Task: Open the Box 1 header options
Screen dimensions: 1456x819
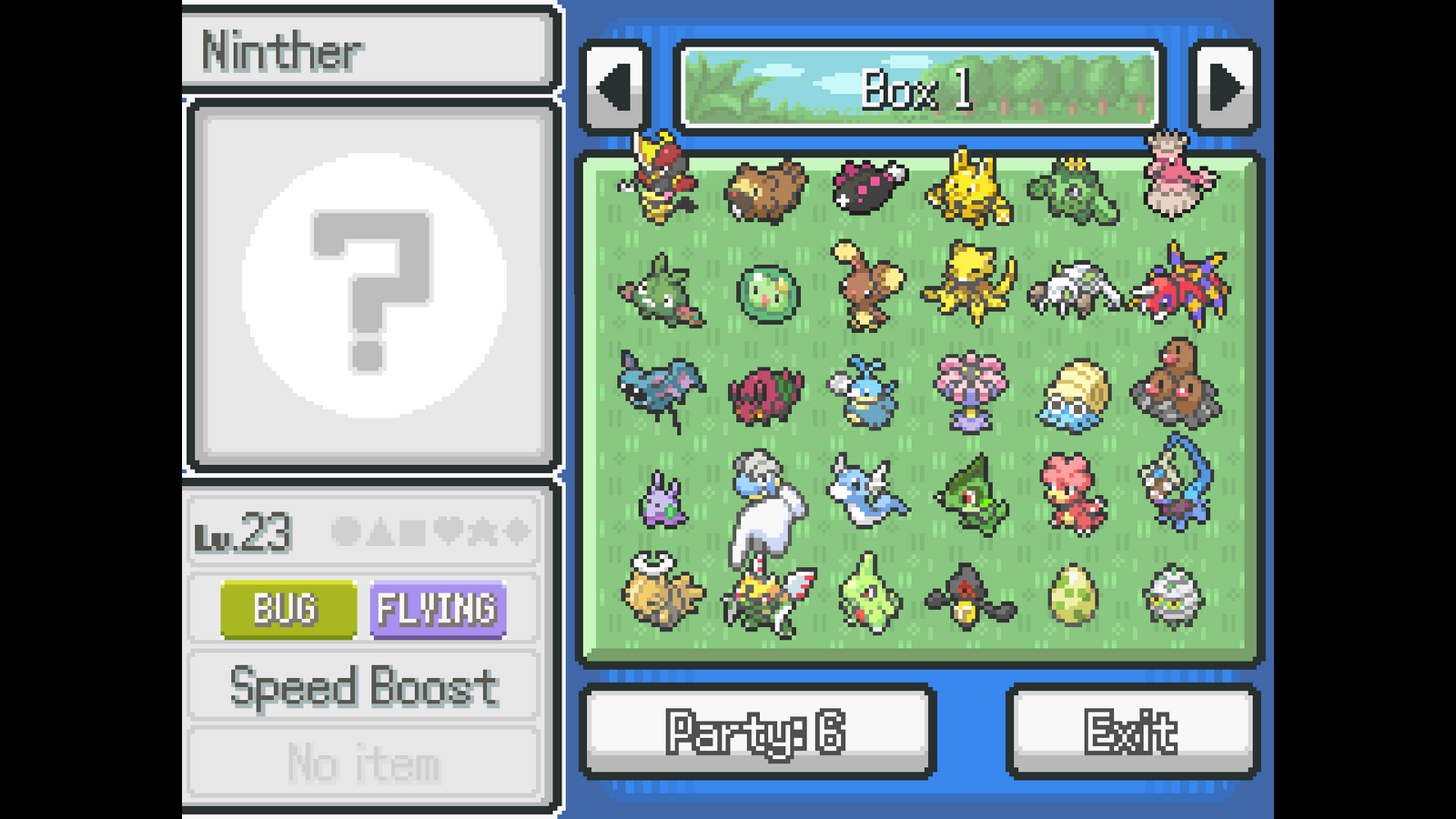Action: [919, 88]
